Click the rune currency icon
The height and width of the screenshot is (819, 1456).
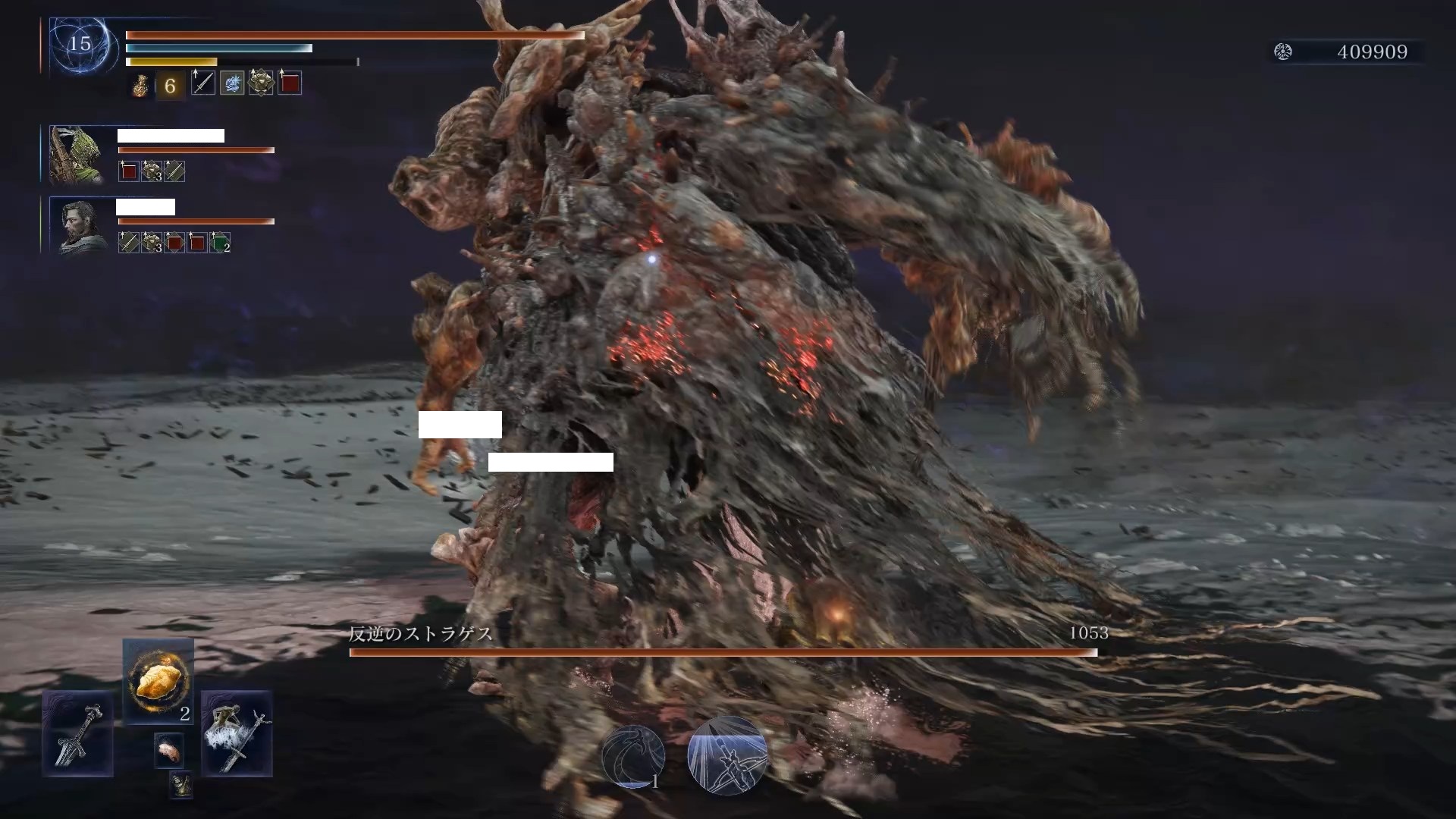point(1283,52)
